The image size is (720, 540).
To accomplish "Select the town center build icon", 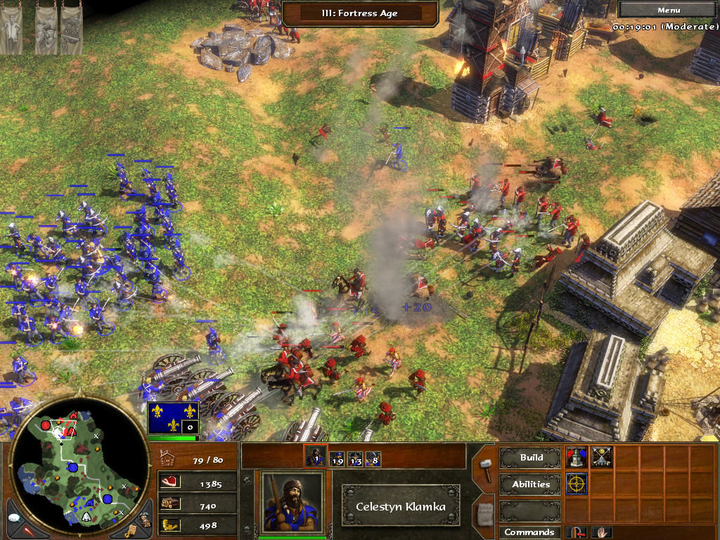I will click(x=577, y=458).
